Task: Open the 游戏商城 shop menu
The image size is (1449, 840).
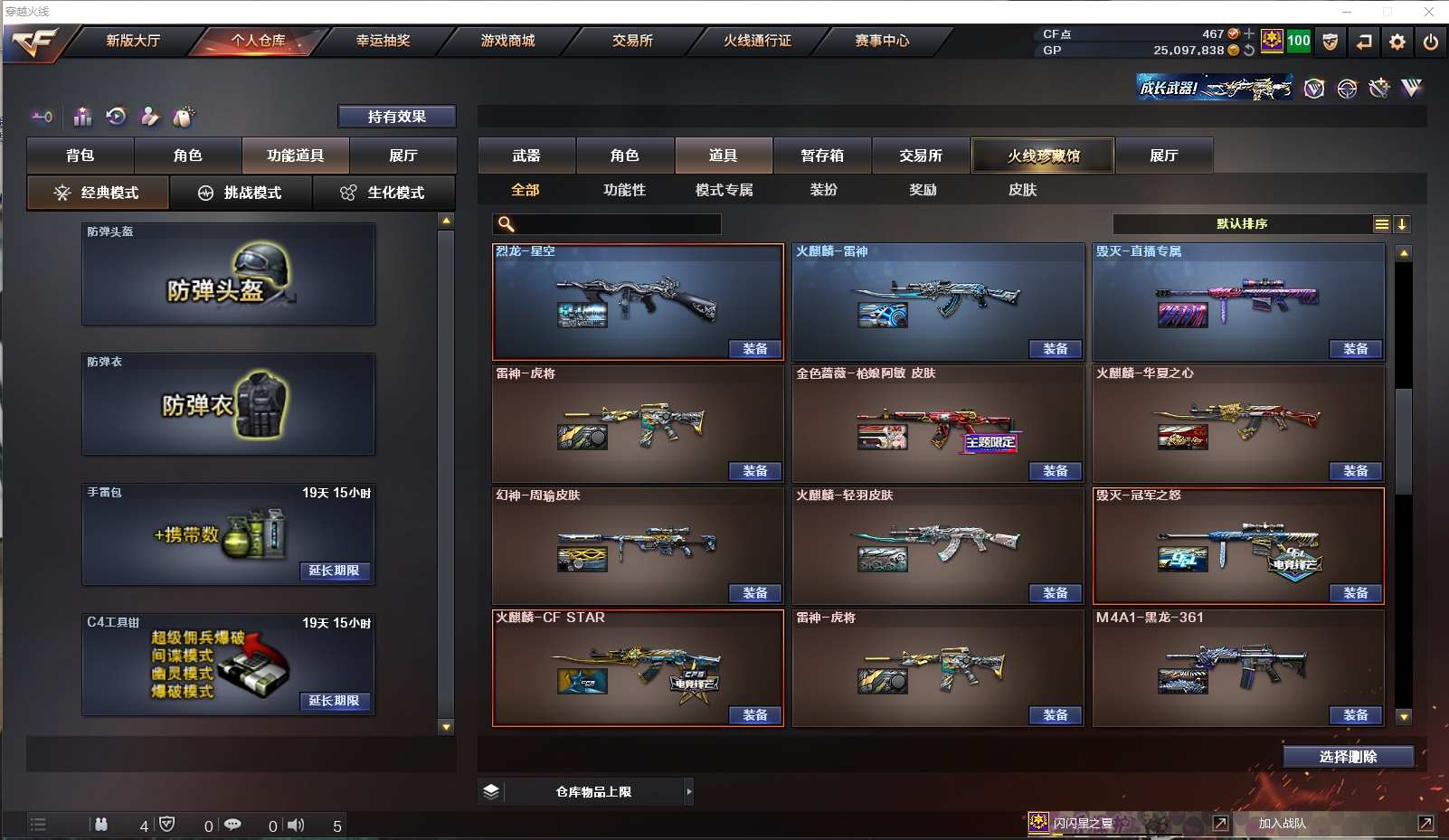Action: pos(507,41)
